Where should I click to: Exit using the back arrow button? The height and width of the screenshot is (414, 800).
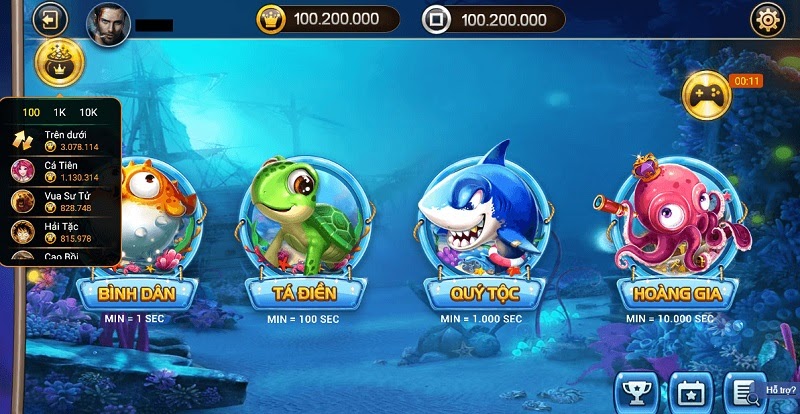(49, 18)
